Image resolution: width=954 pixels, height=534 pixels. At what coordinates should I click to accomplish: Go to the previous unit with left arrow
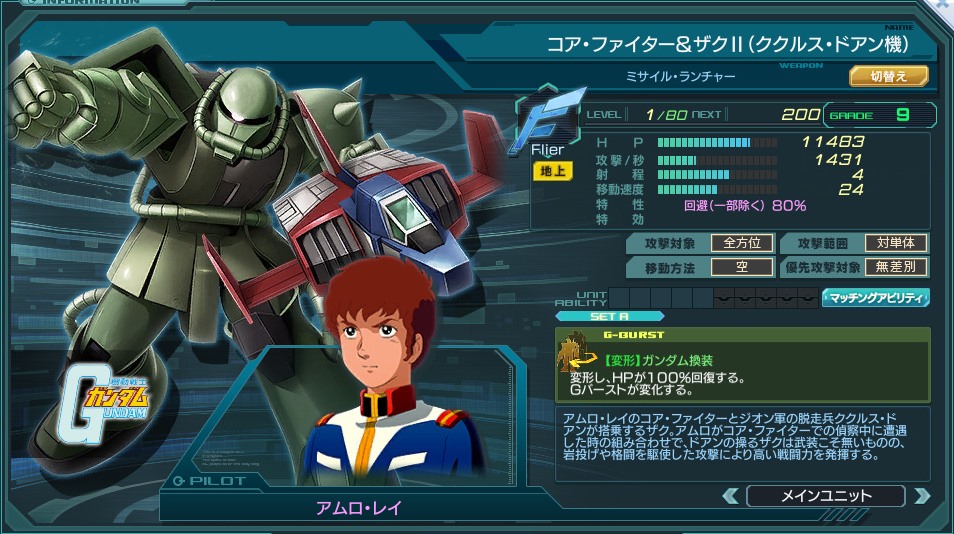tap(731, 496)
